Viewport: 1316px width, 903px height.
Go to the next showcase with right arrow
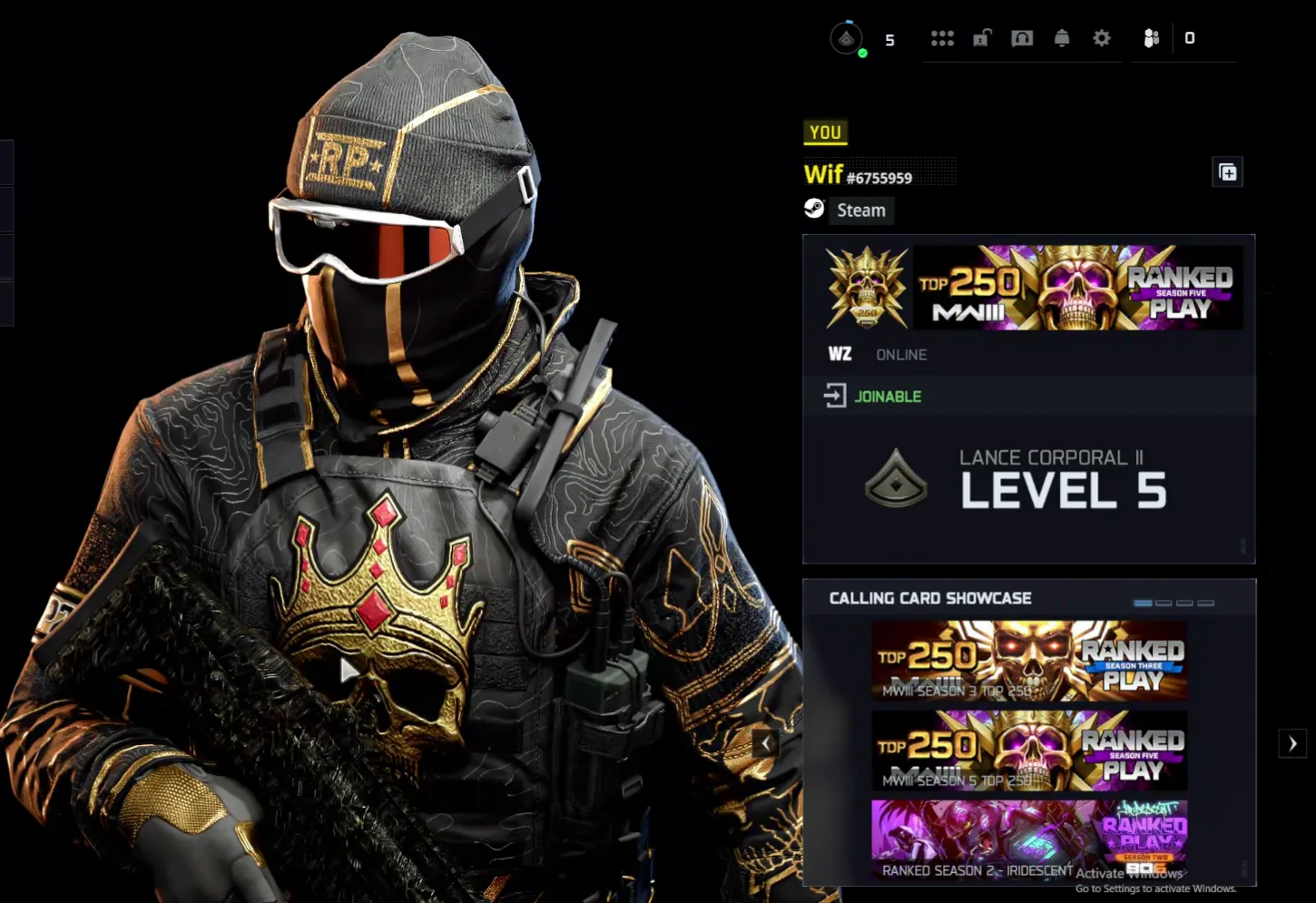[1292, 743]
